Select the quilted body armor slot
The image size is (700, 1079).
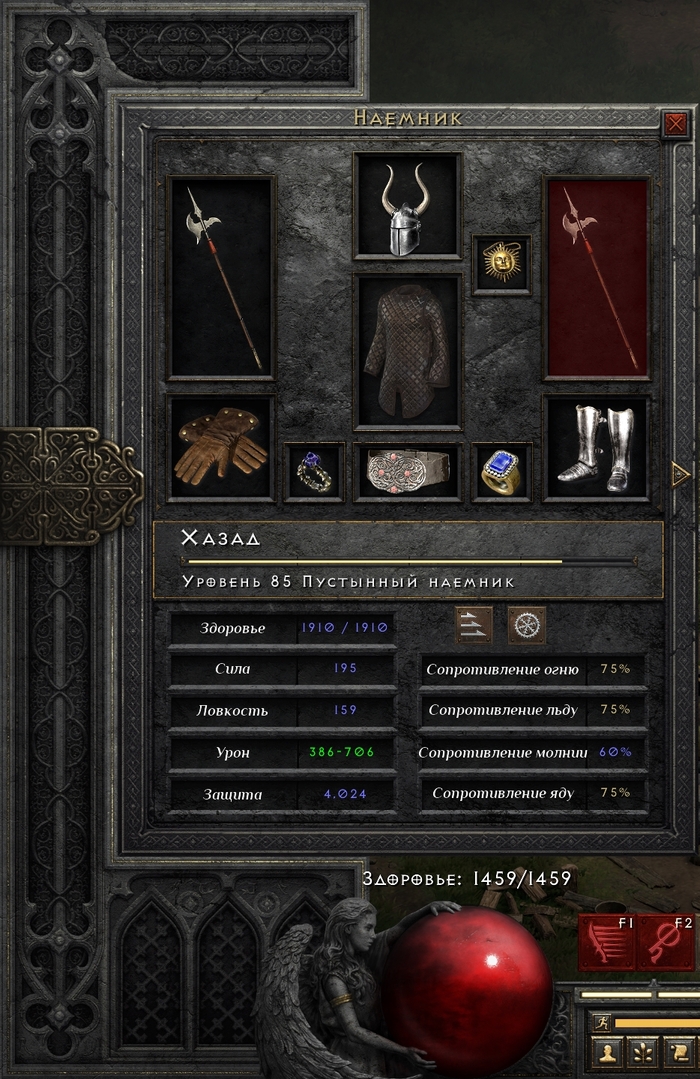coord(407,352)
